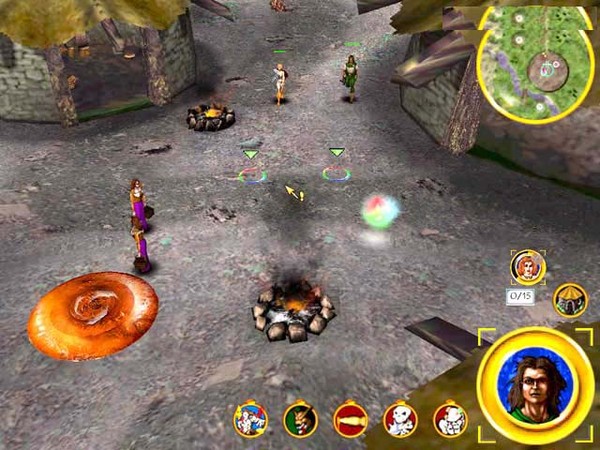The height and width of the screenshot is (450, 600).
Task: Select the white skull creature icon
Action: 400,419
